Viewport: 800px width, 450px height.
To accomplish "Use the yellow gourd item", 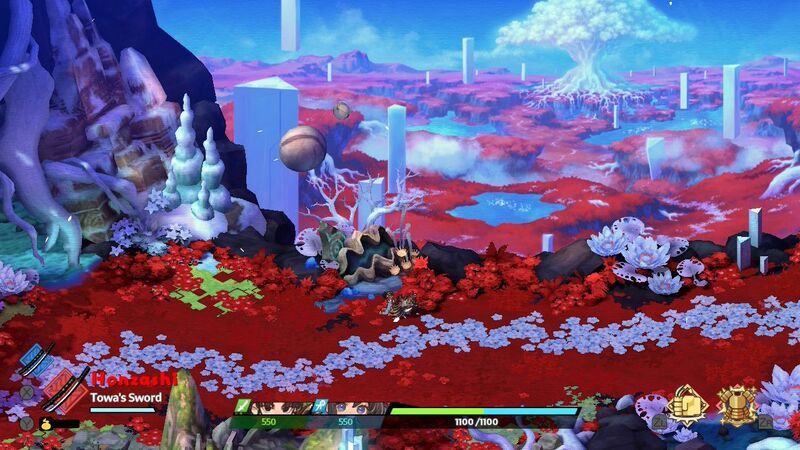I will (x=46, y=423).
